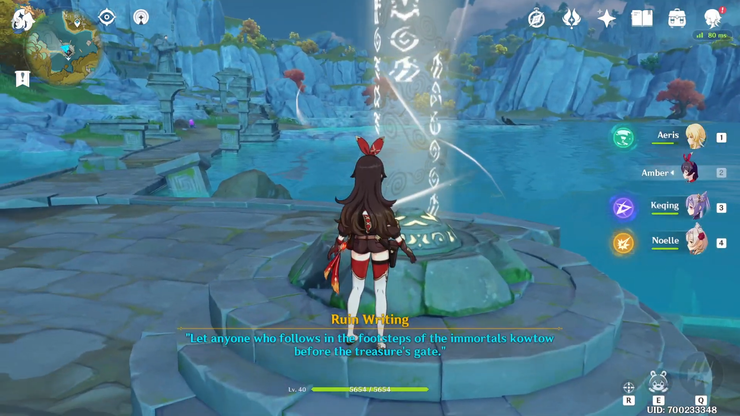Switch to party member Aeris
740x416 pixels.
[x=694, y=137]
